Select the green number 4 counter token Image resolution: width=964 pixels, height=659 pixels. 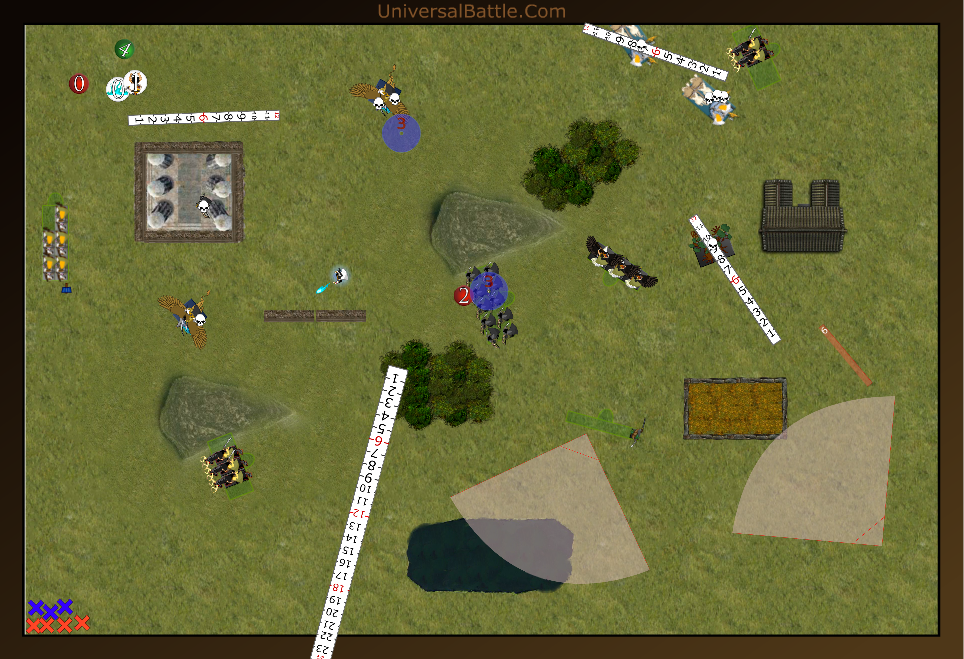click(x=124, y=48)
